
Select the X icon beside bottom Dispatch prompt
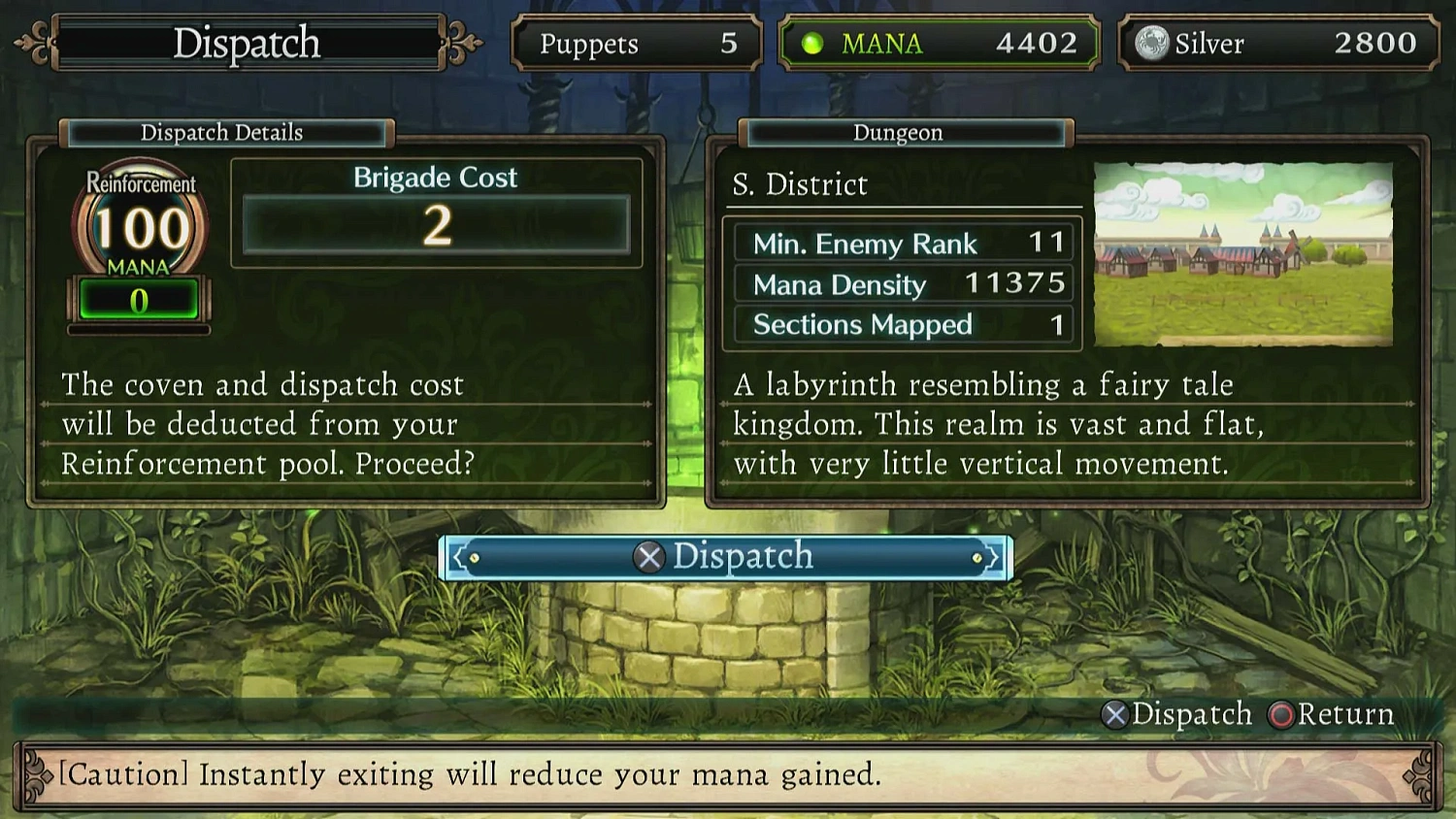(648, 556)
